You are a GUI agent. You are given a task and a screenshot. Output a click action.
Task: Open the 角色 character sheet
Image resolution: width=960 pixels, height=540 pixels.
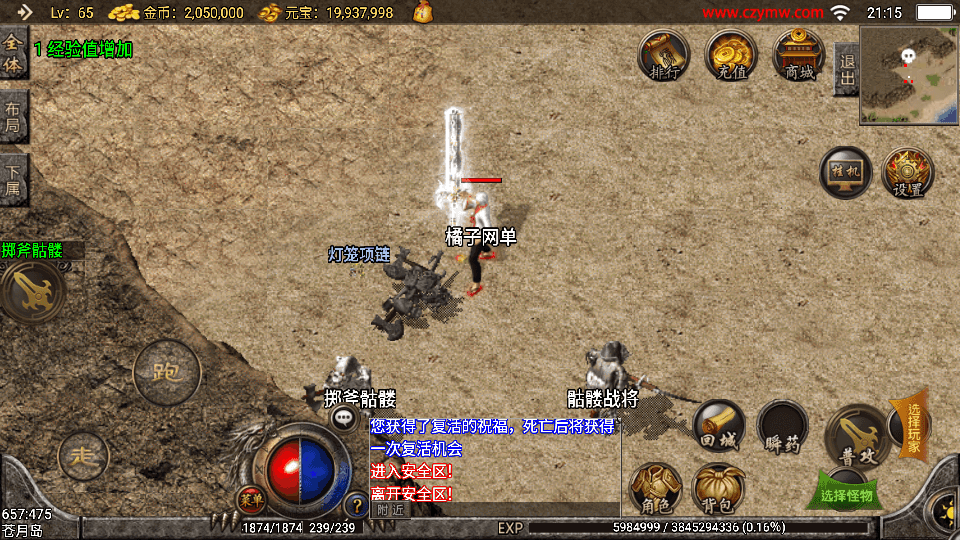(x=656, y=490)
